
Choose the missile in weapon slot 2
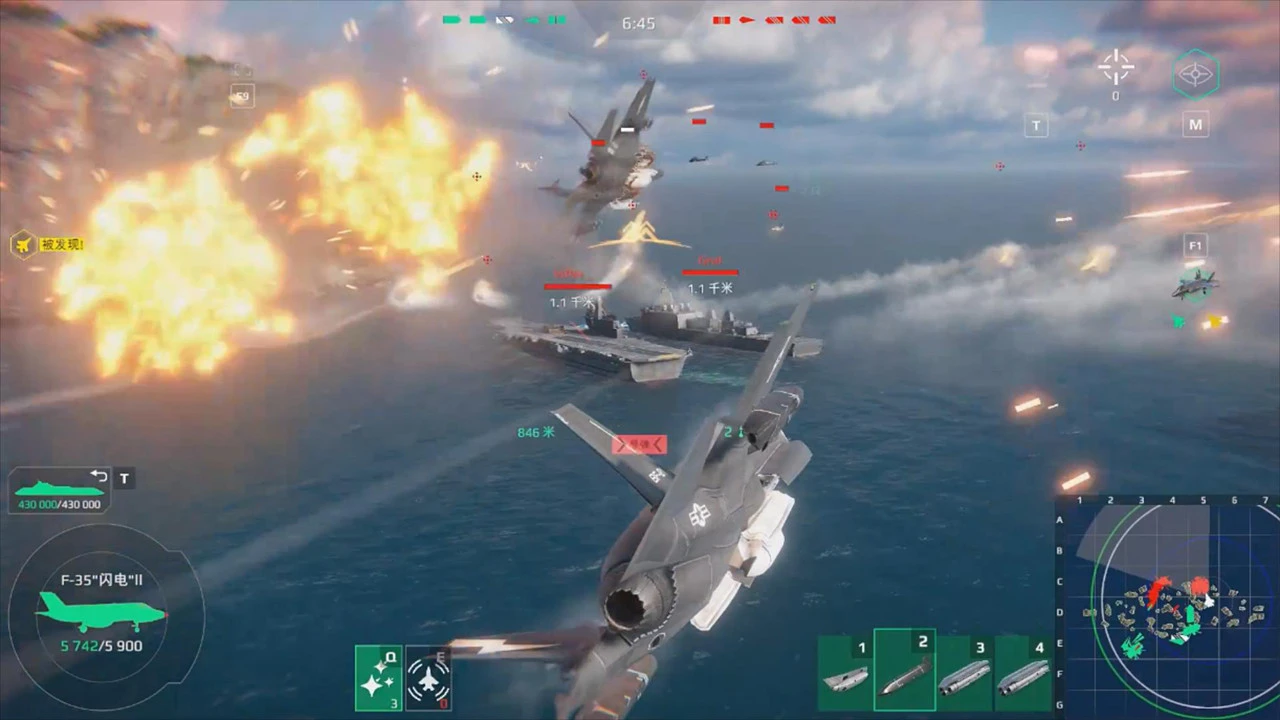pyautogui.click(x=905, y=671)
